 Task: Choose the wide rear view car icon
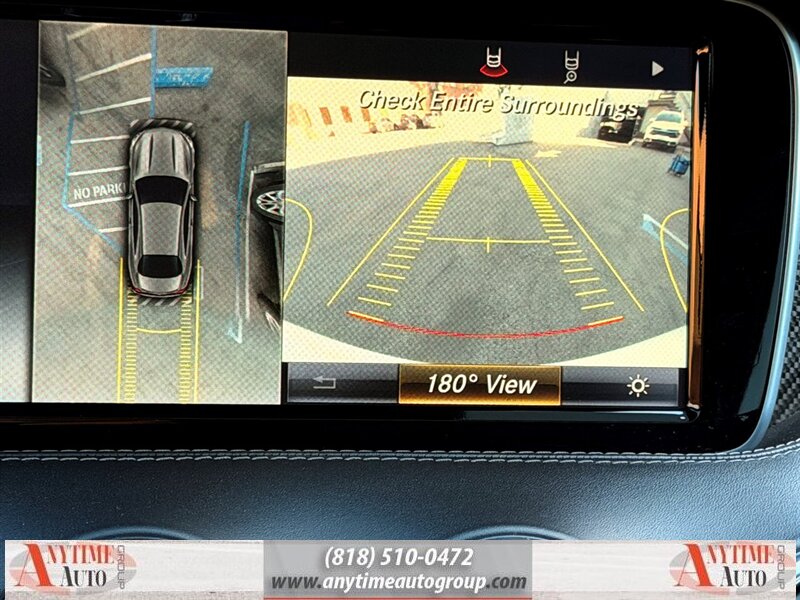point(491,64)
